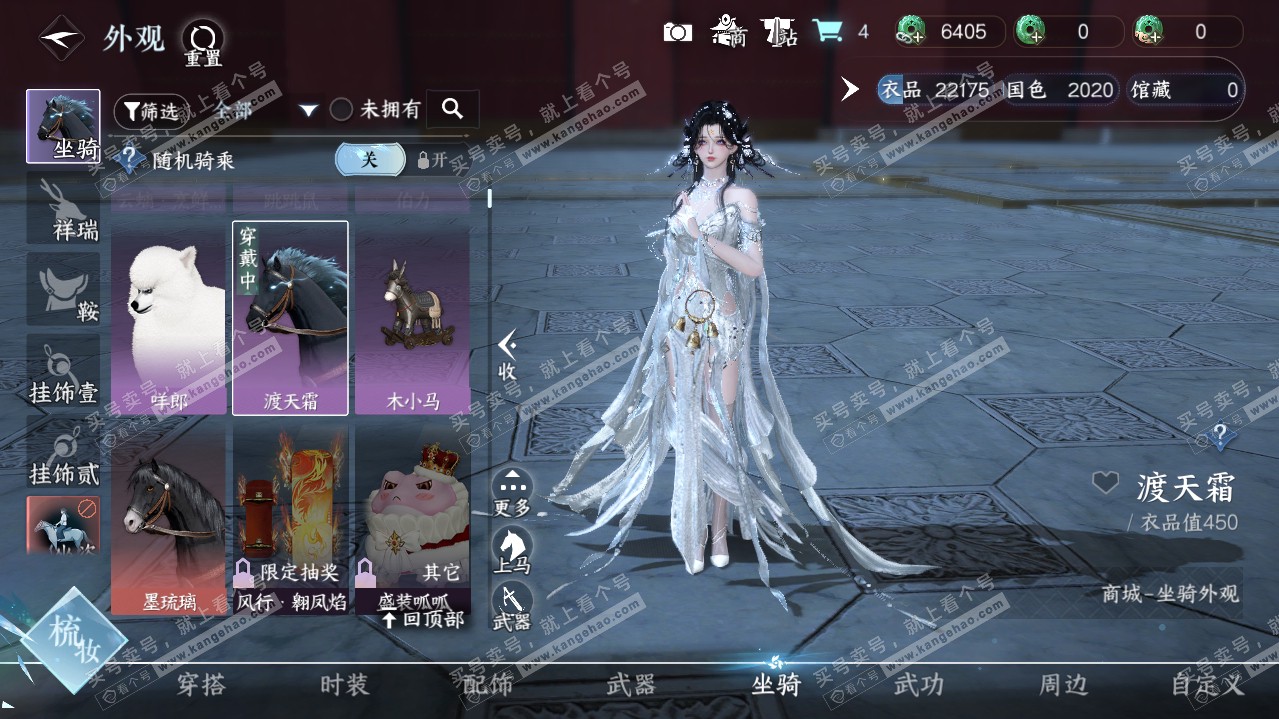
Task: Tick the 未拥有 checkbox
Action: click(x=342, y=110)
